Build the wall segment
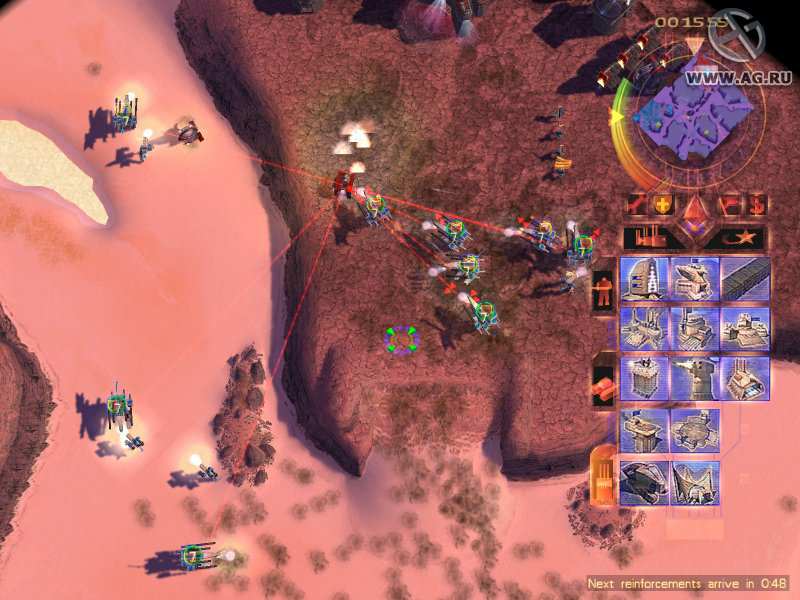Image resolution: width=800 pixels, height=600 pixels. pos(746,279)
